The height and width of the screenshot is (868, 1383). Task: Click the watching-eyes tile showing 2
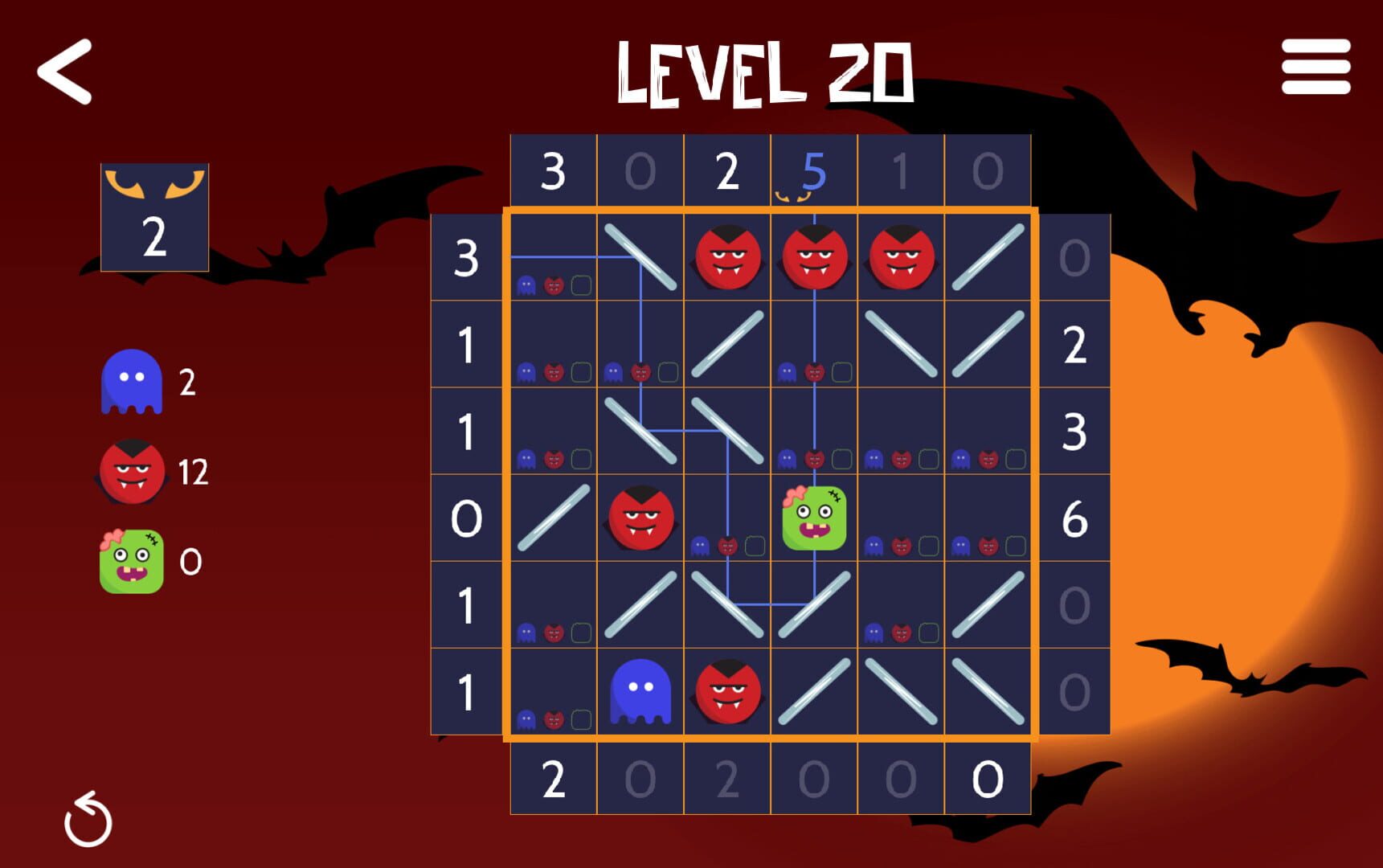(x=154, y=214)
